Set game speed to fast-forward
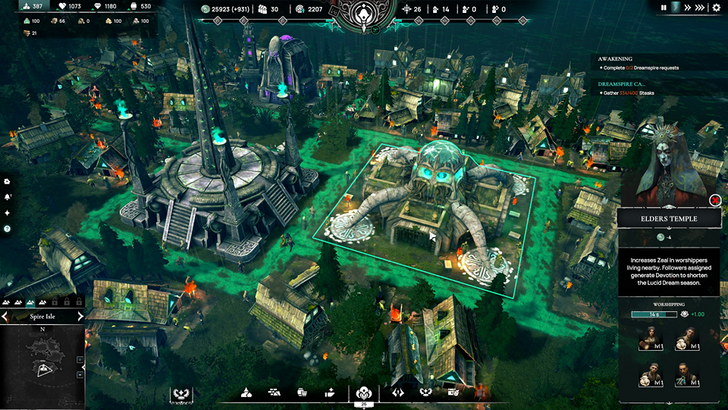The width and height of the screenshot is (728, 410). pos(691,7)
